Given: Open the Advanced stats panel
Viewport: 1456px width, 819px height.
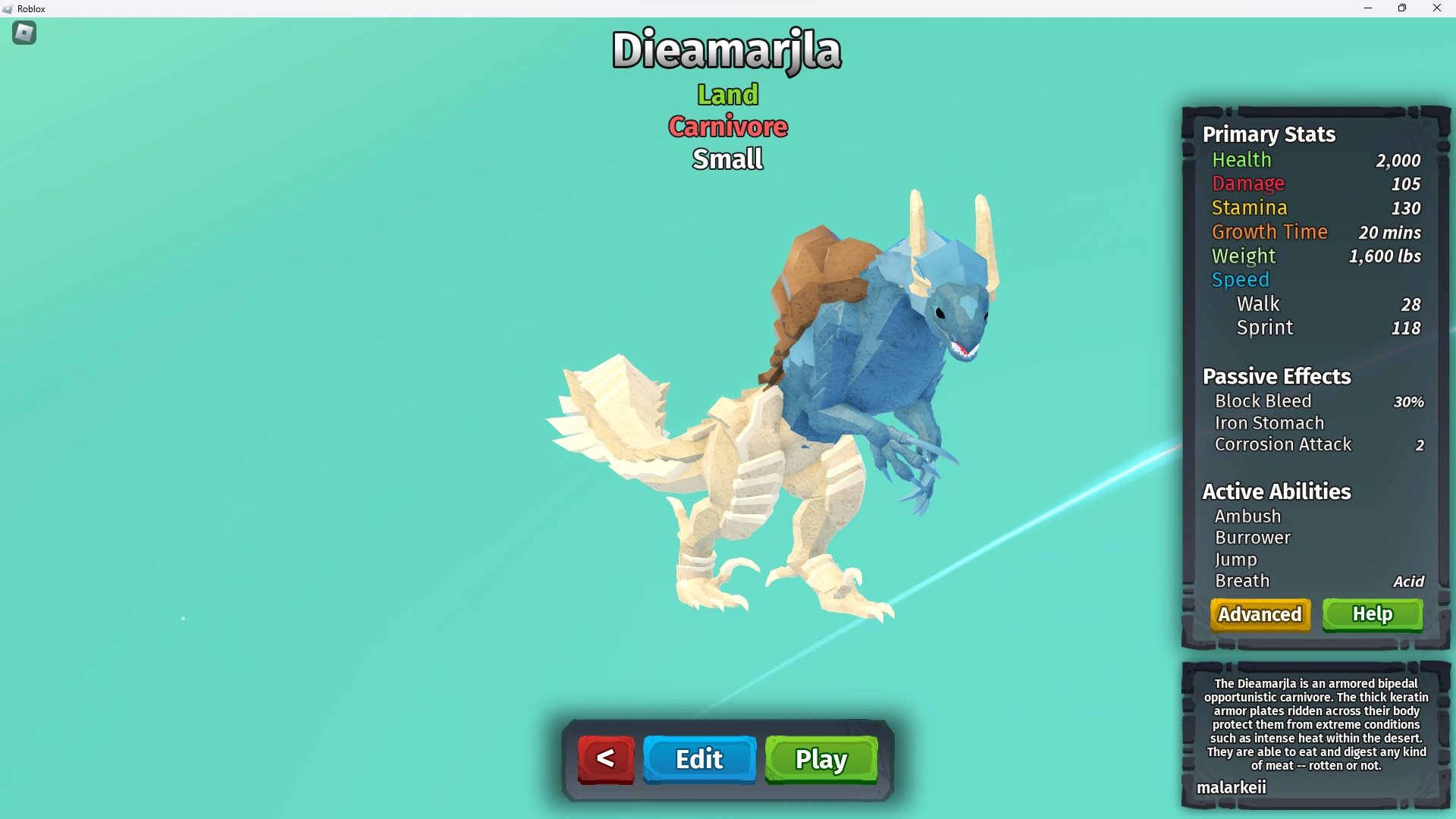Looking at the screenshot, I should [x=1260, y=614].
